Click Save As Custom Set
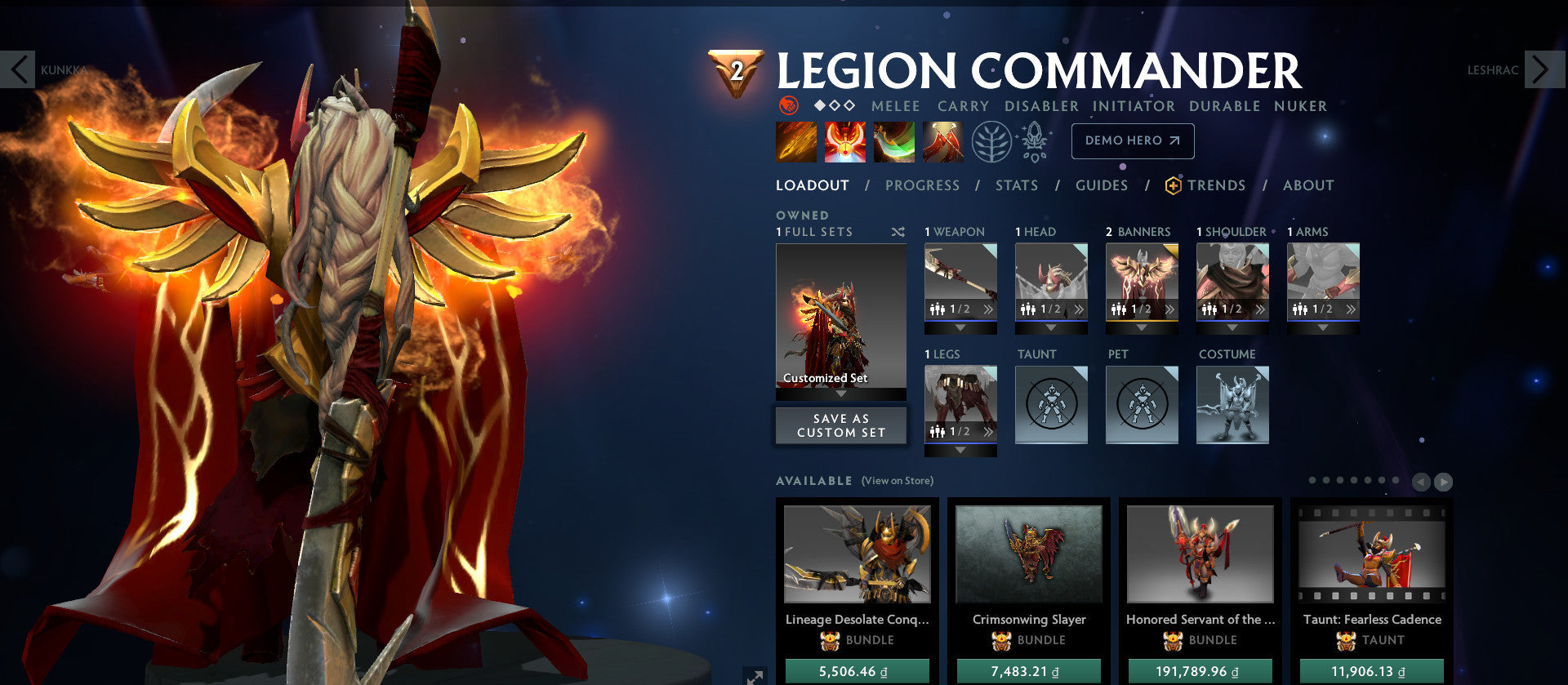 (840, 425)
